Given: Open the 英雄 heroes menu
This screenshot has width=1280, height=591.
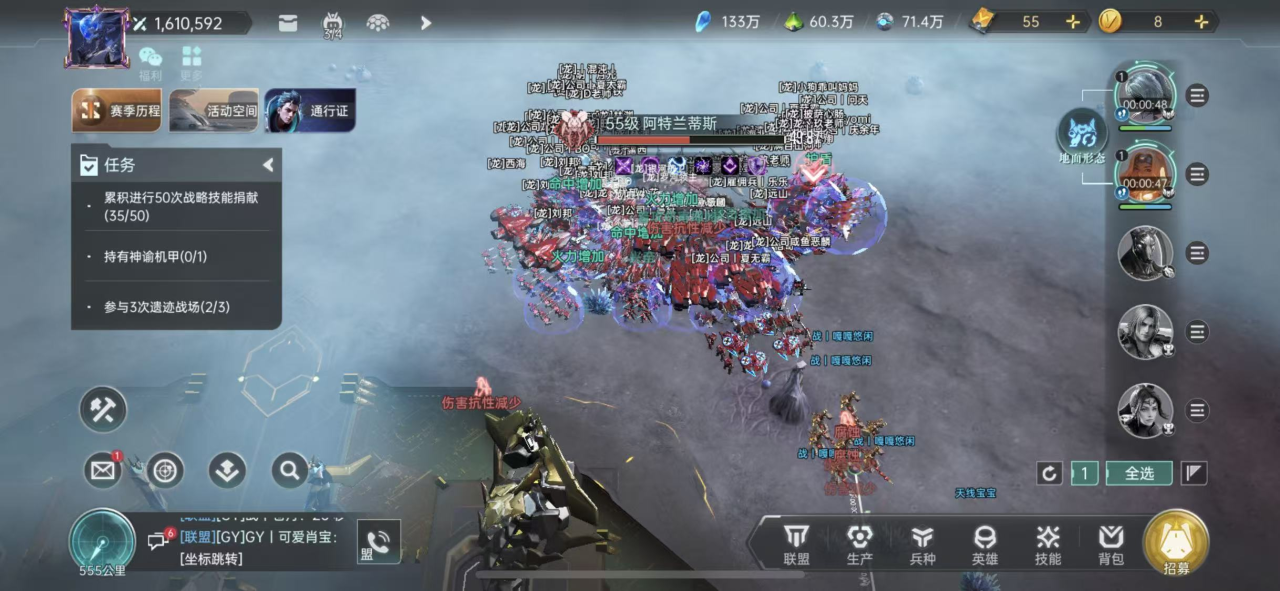Looking at the screenshot, I should coord(985,545).
